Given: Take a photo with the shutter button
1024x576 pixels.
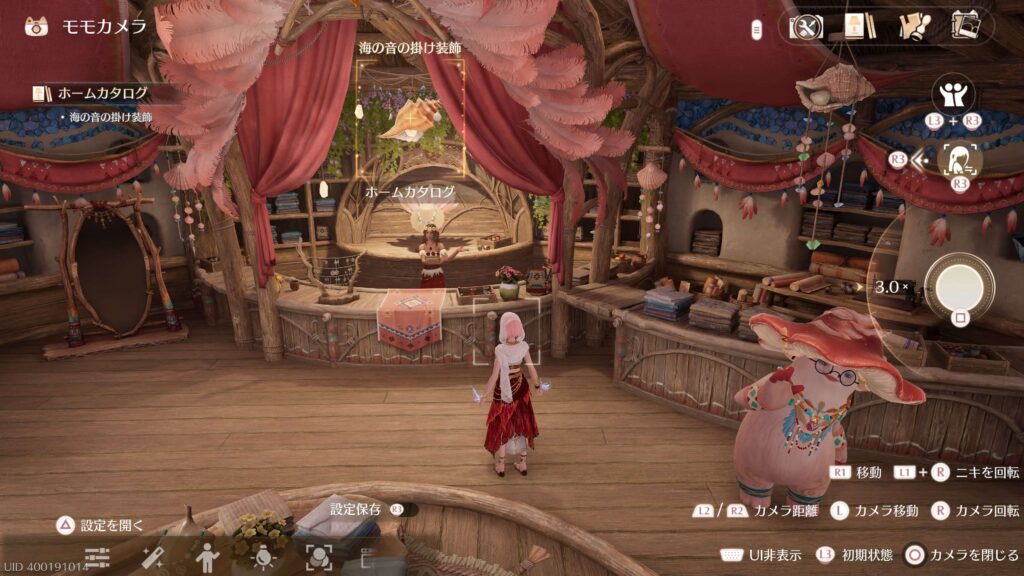Looking at the screenshot, I should pos(960,287).
